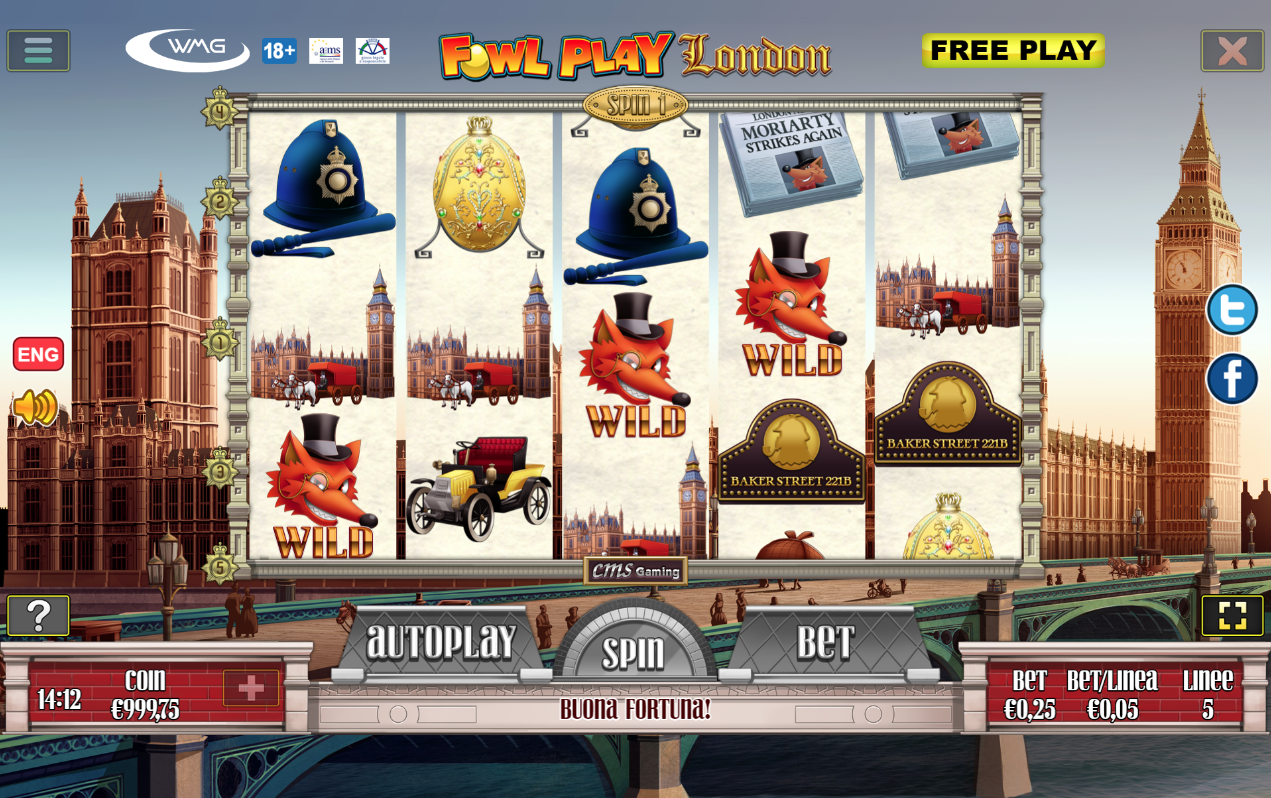
Task: Click the Free Play label
Action: pyautogui.click(x=1013, y=50)
